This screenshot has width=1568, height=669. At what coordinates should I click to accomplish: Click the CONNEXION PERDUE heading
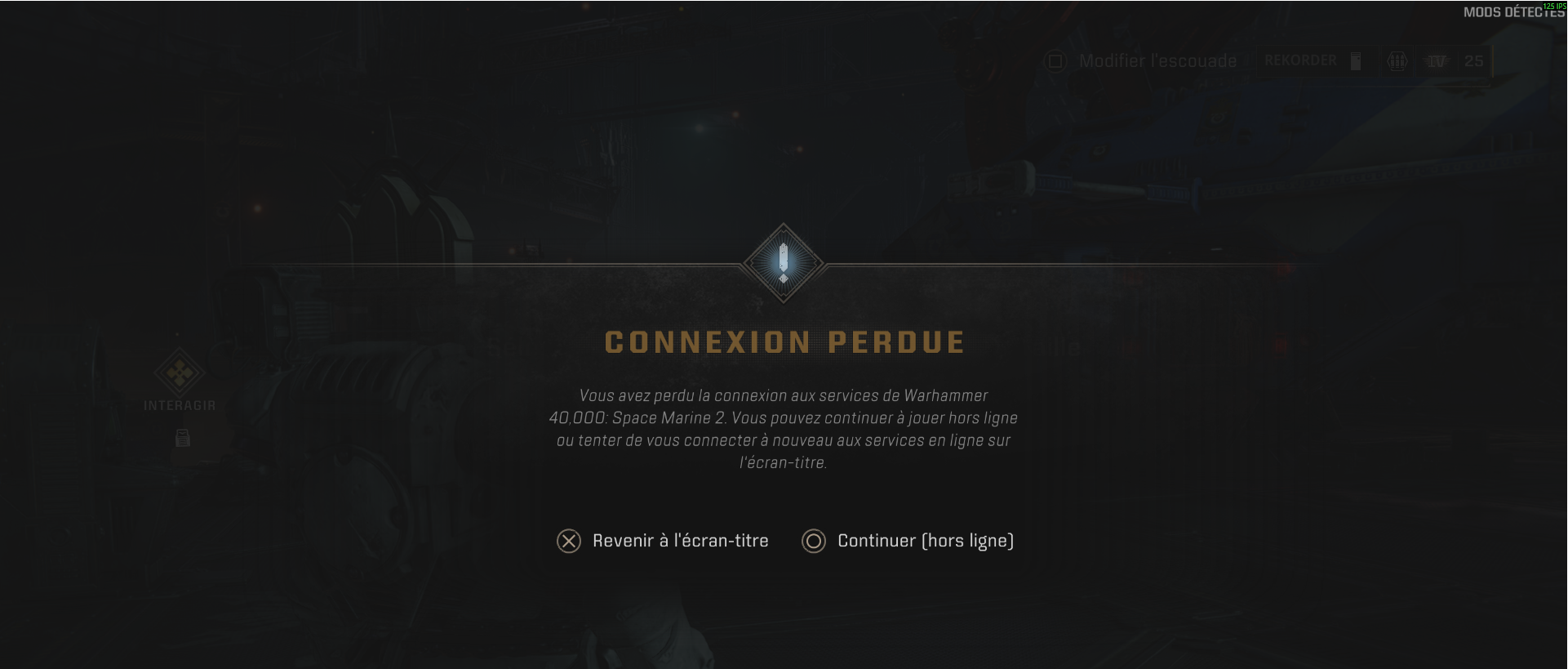click(x=784, y=343)
